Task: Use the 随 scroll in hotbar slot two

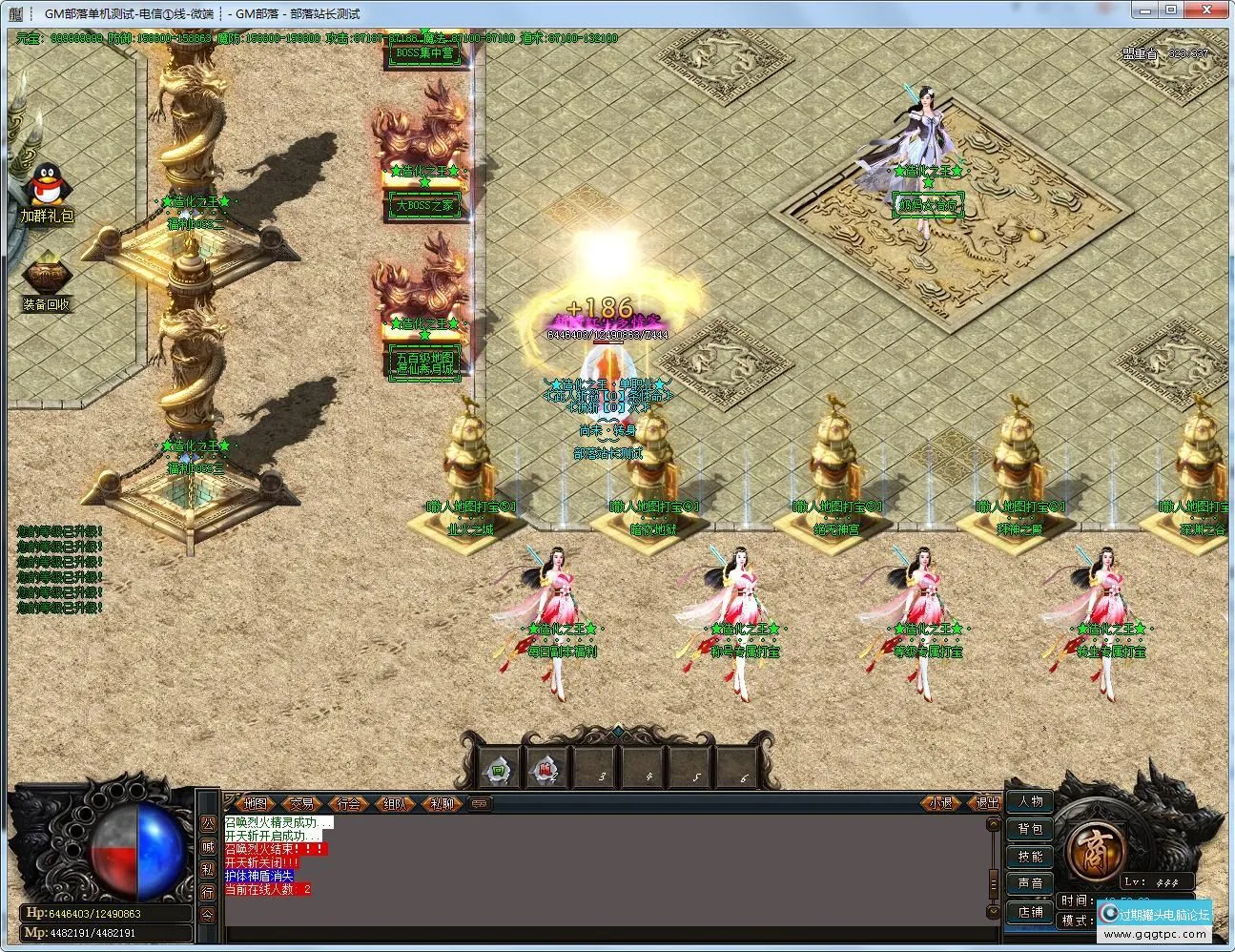Action: click(546, 769)
